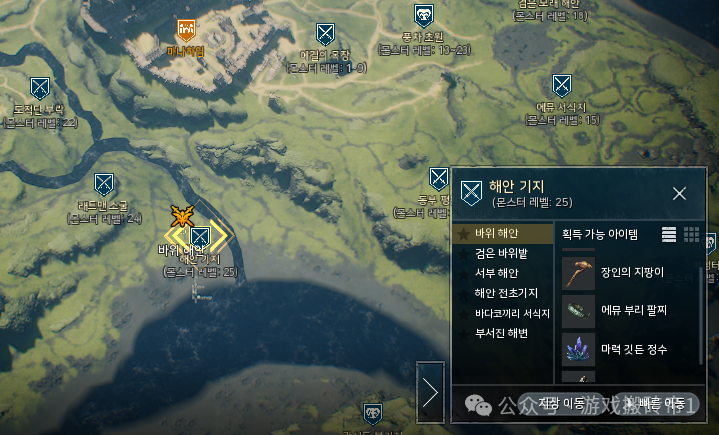The image size is (719, 435).
Task: Open the 래드맨 소굴 map marker
Action: (x=104, y=184)
